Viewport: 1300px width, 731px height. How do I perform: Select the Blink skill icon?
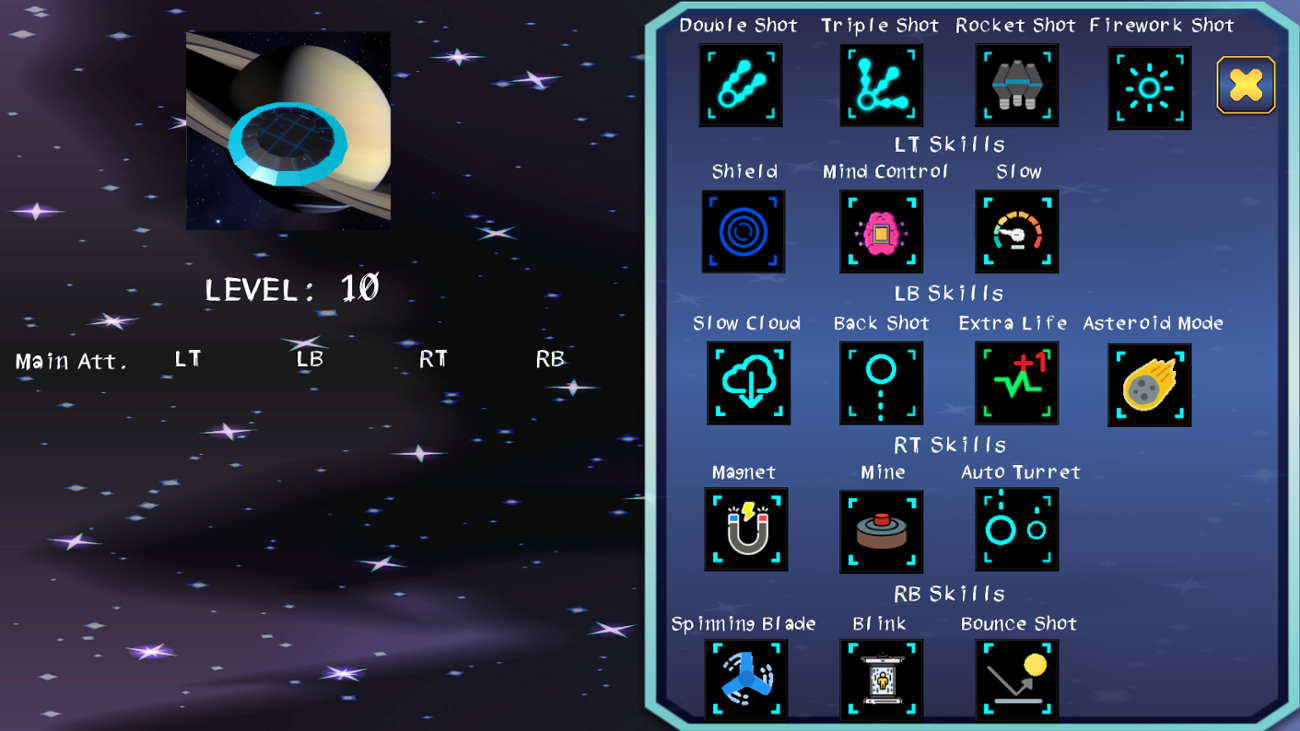click(x=881, y=679)
